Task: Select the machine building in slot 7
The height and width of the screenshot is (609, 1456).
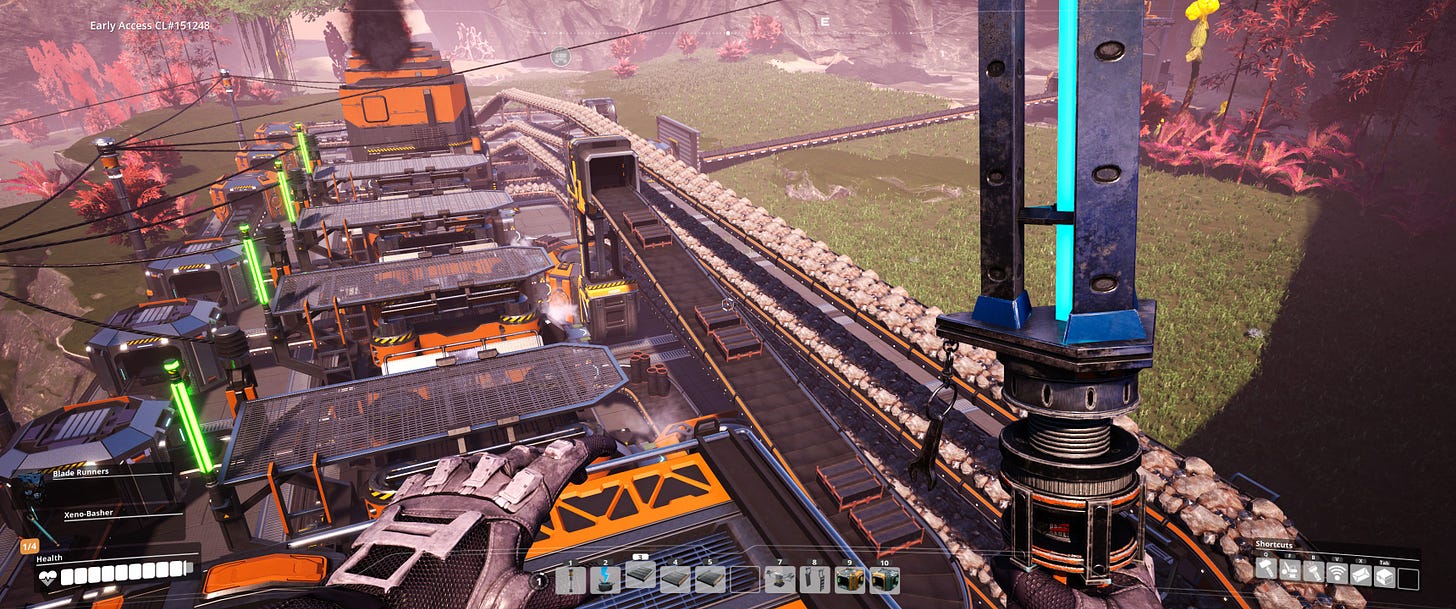Action: [x=780, y=580]
